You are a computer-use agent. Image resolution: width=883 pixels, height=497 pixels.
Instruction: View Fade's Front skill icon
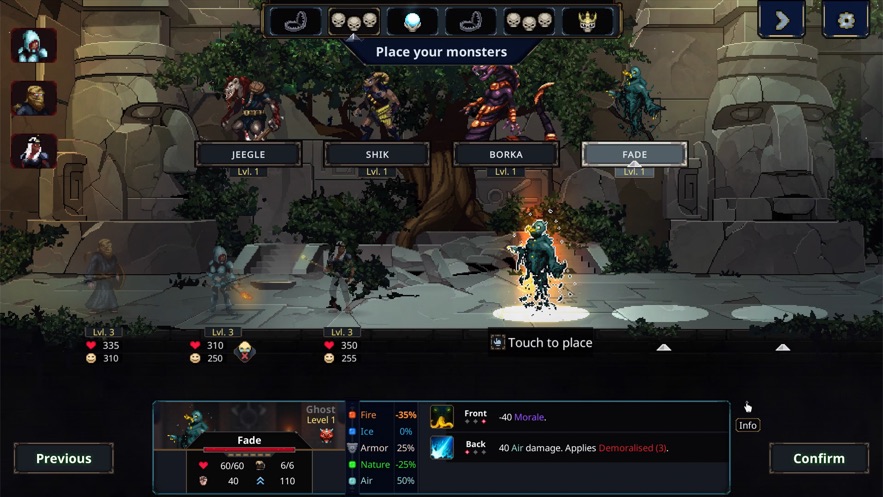pos(442,417)
